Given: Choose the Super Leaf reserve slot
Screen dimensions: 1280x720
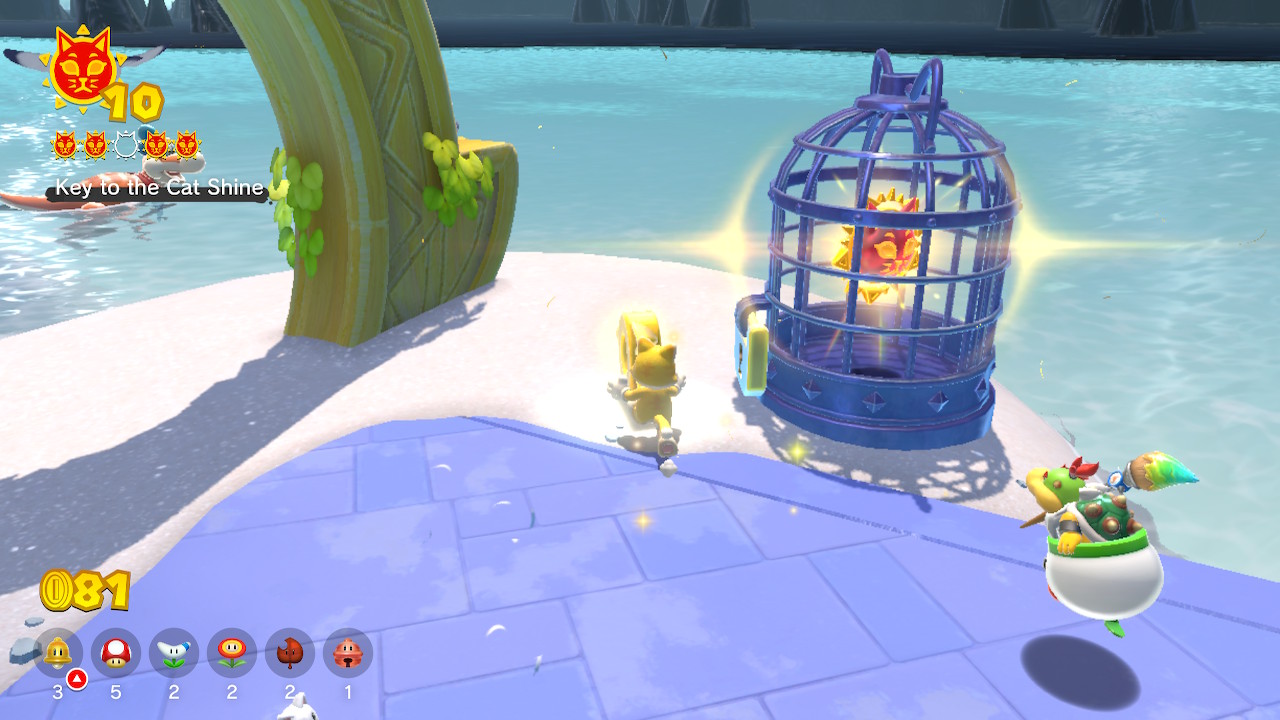Looking at the screenshot, I should [x=290, y=654].
